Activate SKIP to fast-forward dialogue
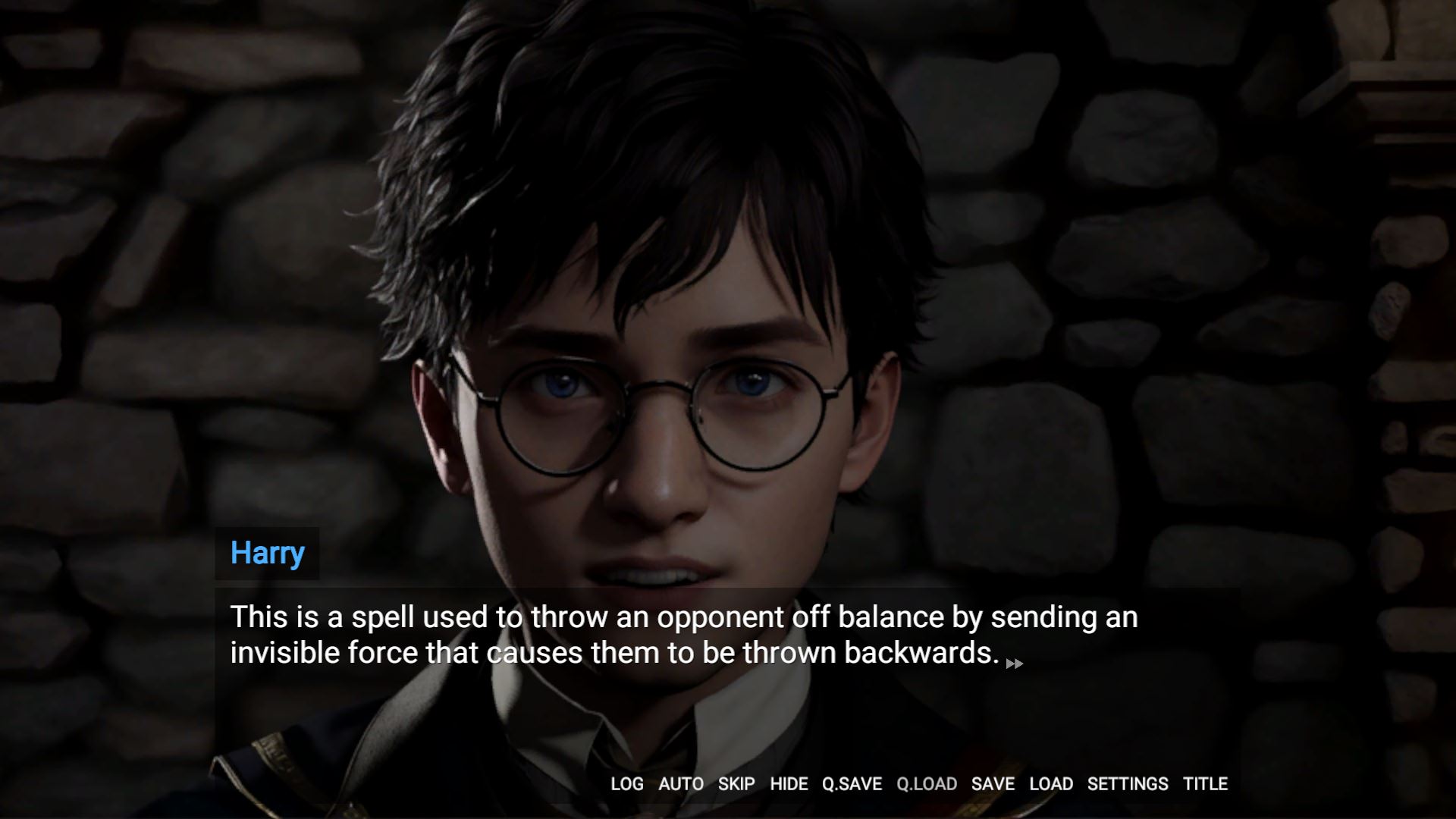The height and width of the screenshot is (819, 1456). 736,784
